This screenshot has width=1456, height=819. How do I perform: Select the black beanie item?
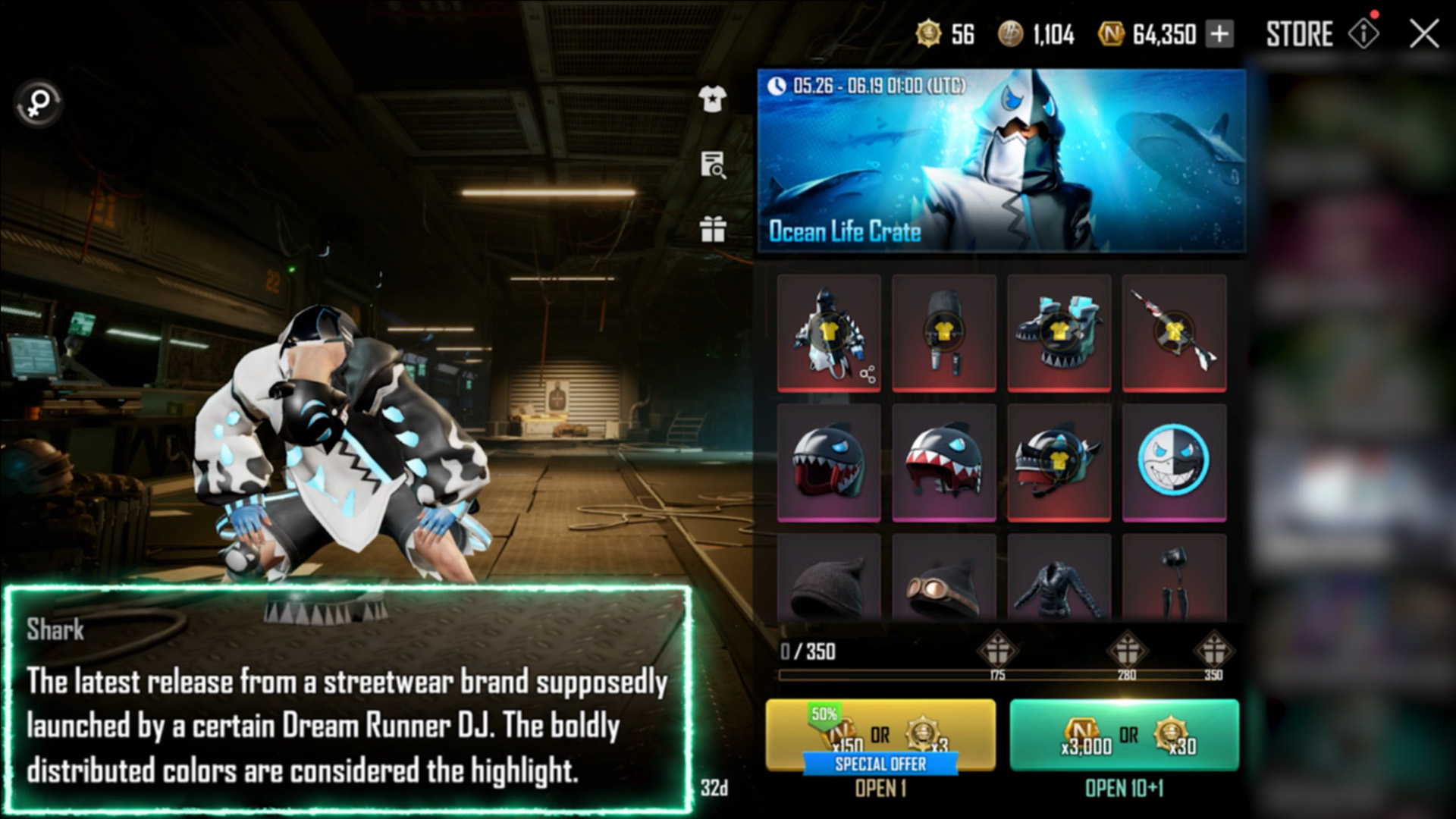pyautogui.click(x=829, y=580)
